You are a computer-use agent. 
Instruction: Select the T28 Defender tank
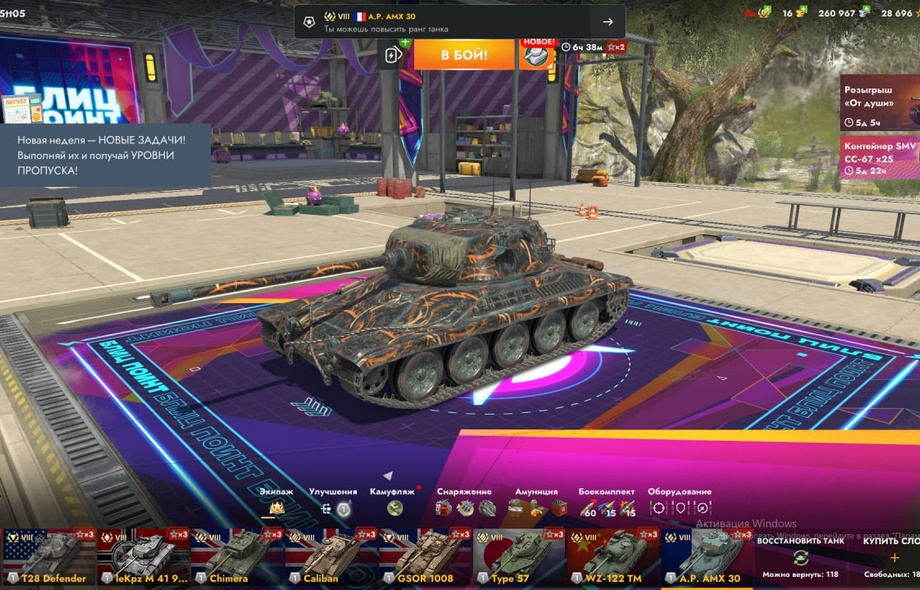coord(48,557)
